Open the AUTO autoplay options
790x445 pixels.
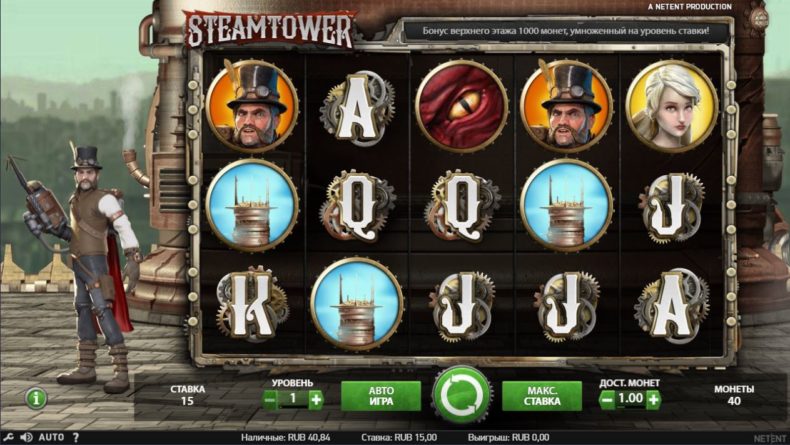tap(51, 437)
